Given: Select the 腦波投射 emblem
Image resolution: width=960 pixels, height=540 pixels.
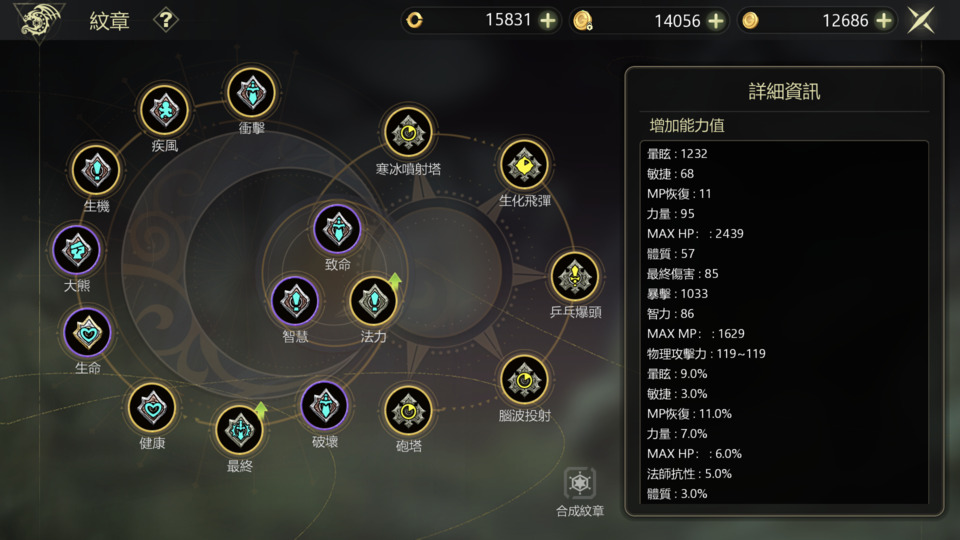Looking at the screenshot, I should (x=524, y=379).
